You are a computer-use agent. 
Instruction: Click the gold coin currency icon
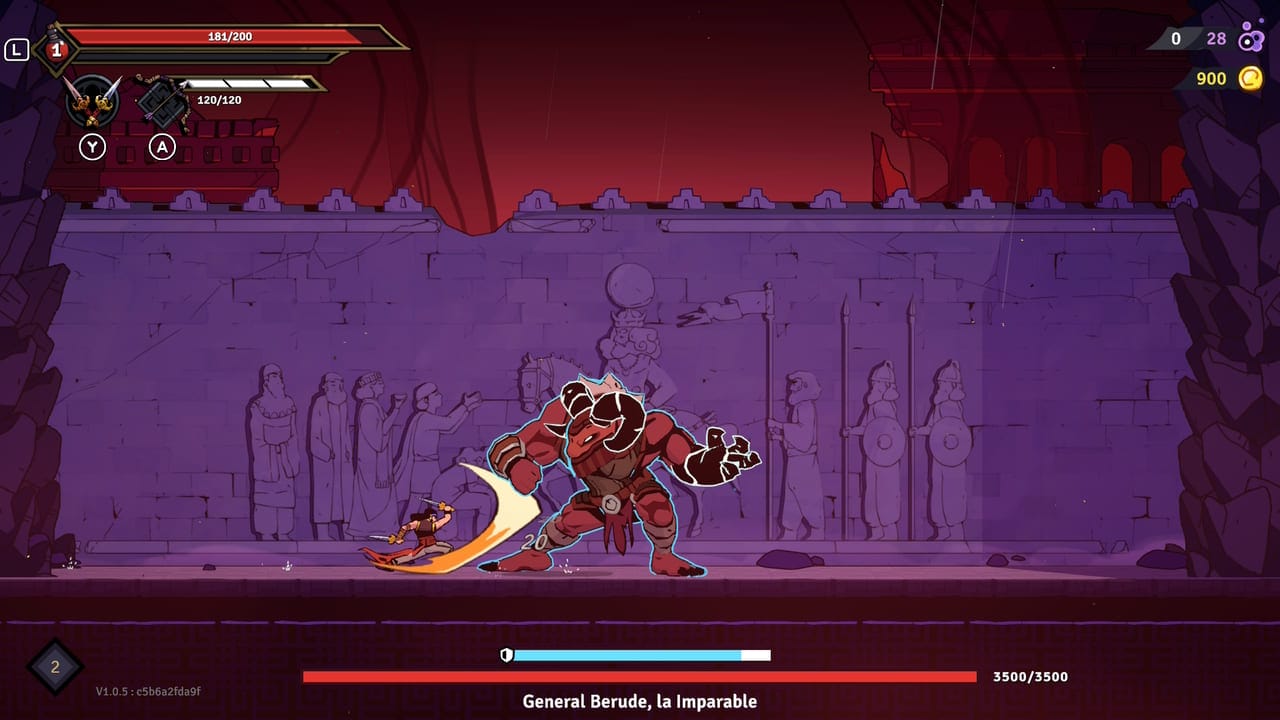pyautogui.click(x=1250, y=78)
